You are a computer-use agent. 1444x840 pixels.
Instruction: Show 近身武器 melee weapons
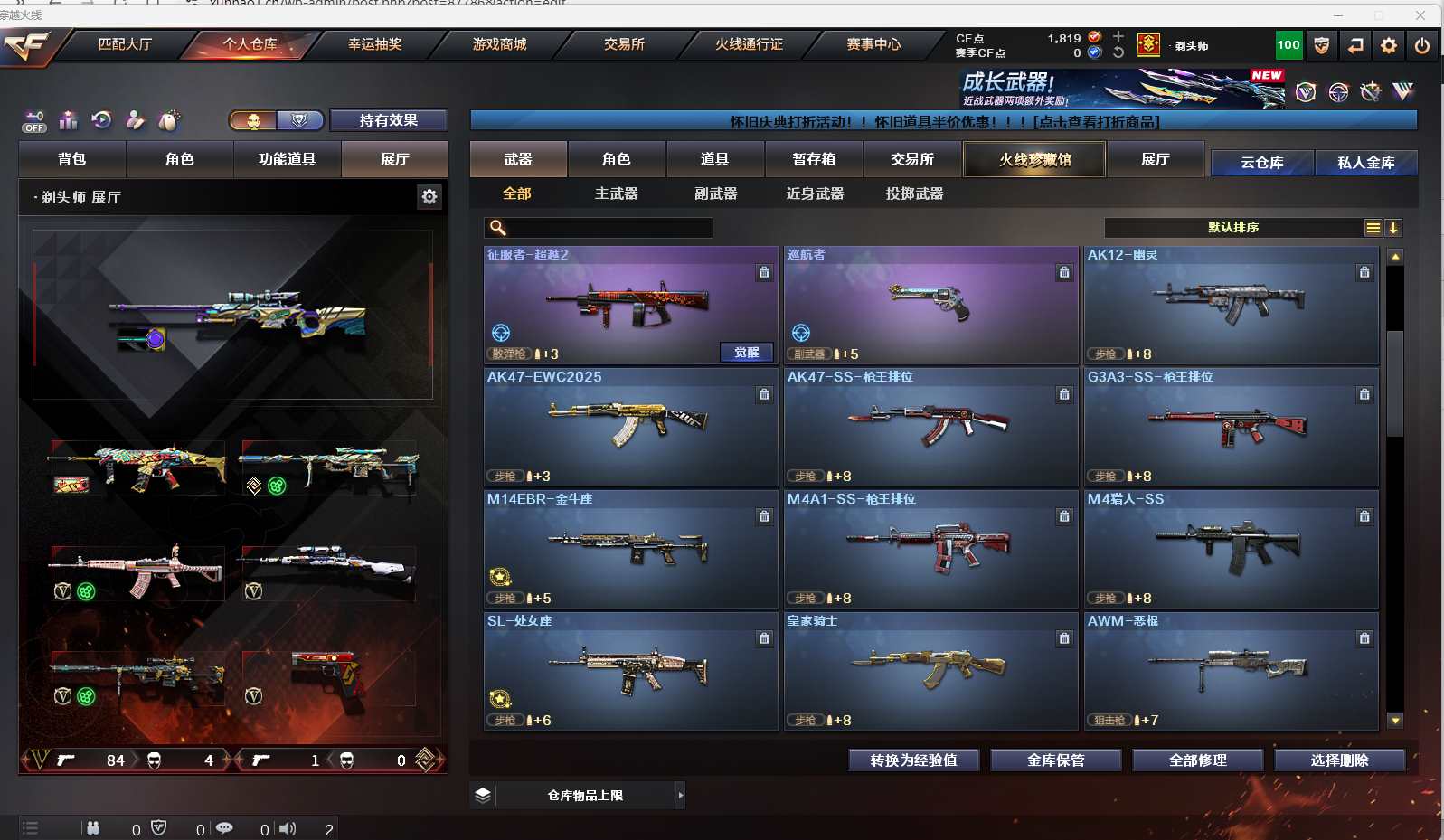[x=815, y=193]
